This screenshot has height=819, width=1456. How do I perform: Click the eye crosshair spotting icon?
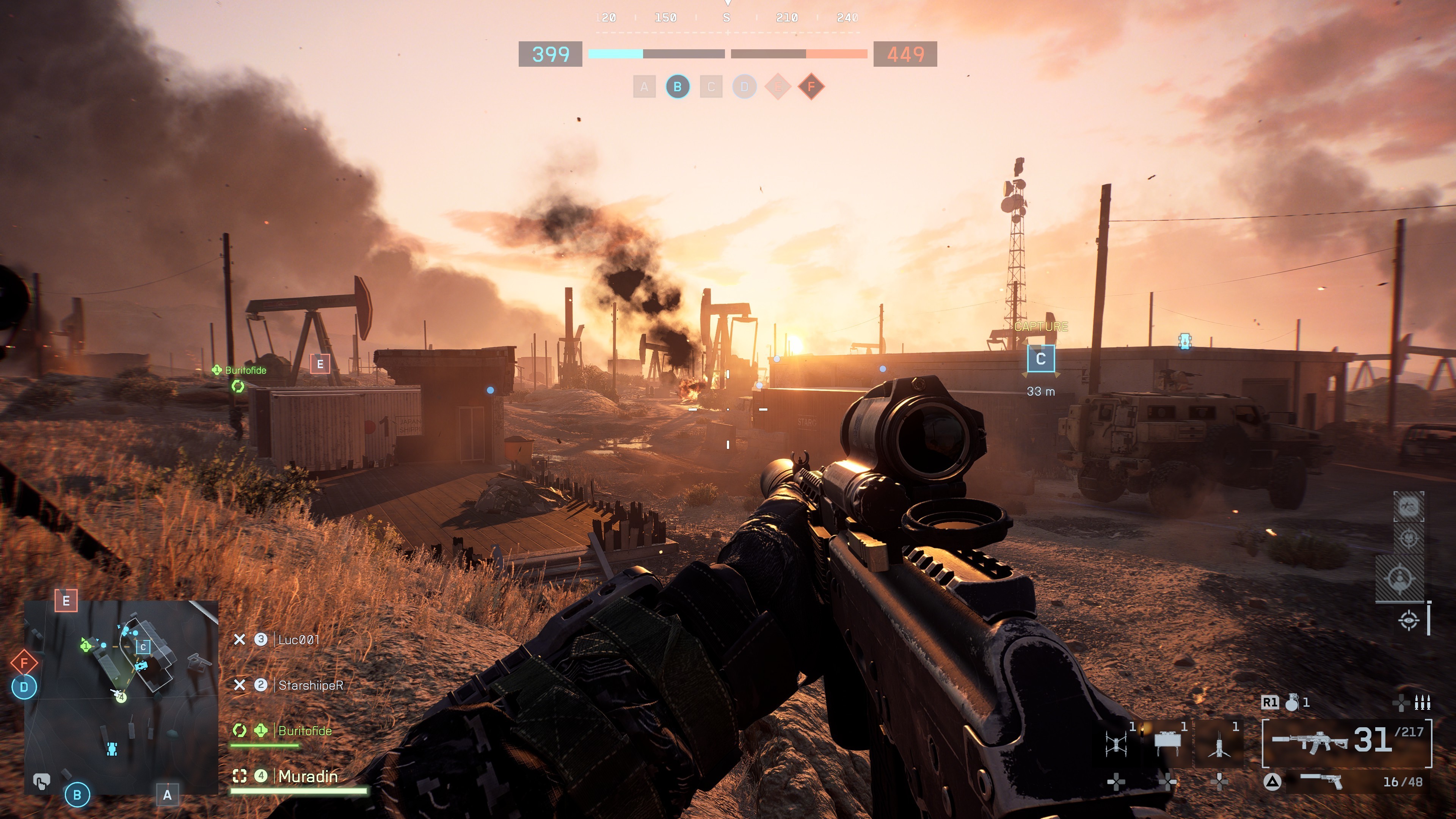pyautogui.click(x=1408, y=620)
